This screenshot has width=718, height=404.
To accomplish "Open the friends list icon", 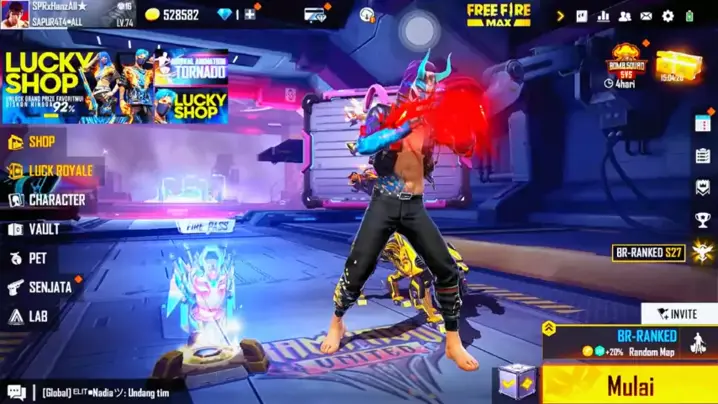I will coord(625,16).
